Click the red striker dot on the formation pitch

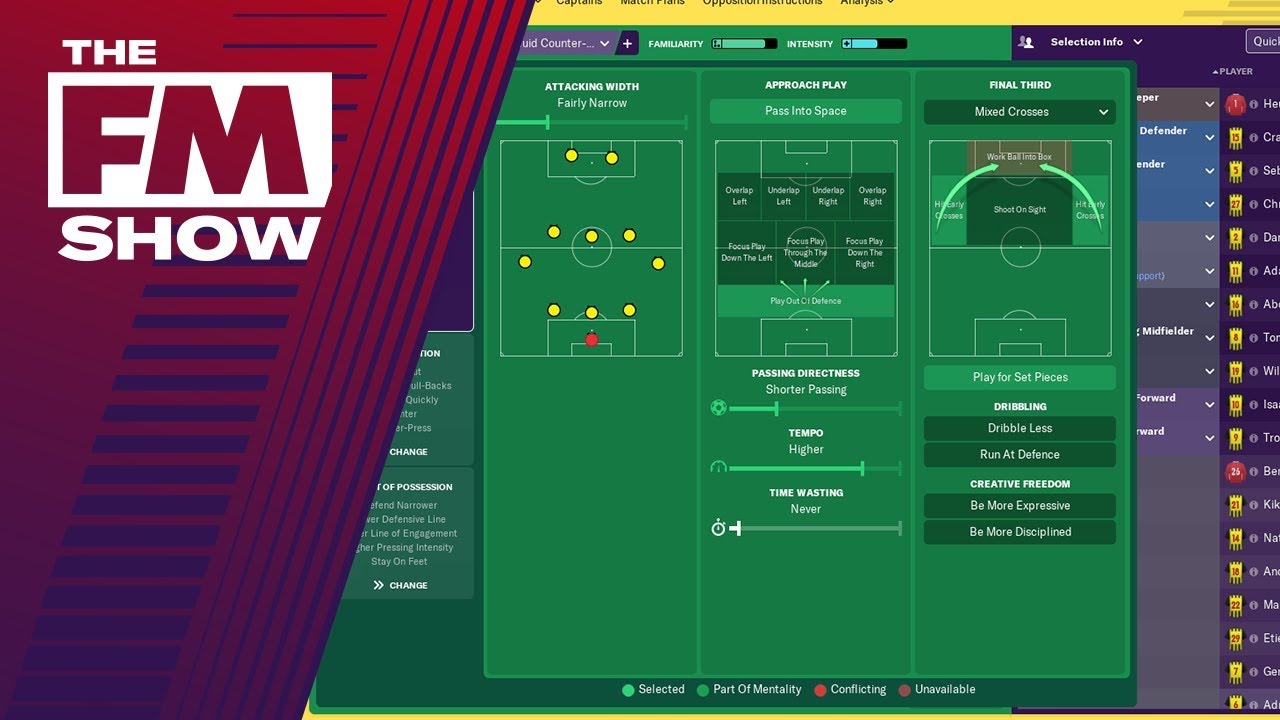pos(591,340)
